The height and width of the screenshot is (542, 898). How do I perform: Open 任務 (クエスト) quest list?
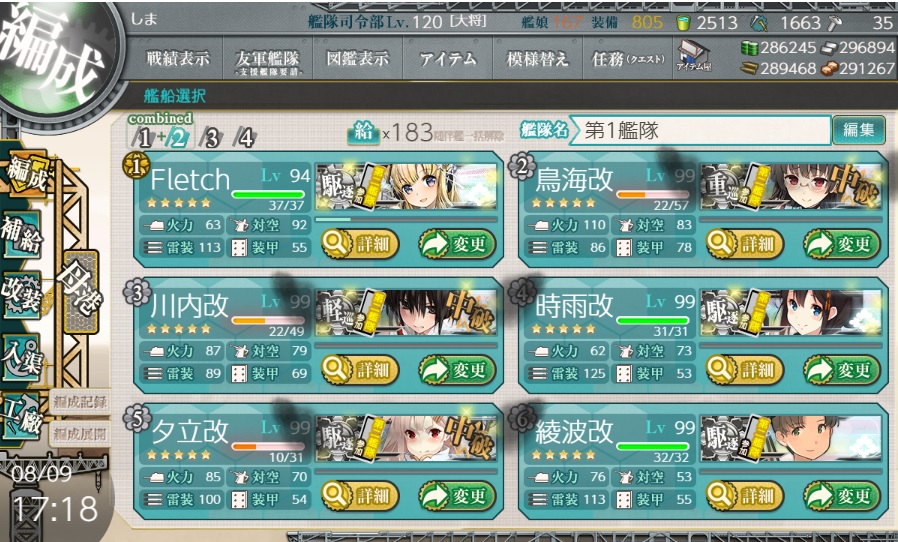[628, 59]
